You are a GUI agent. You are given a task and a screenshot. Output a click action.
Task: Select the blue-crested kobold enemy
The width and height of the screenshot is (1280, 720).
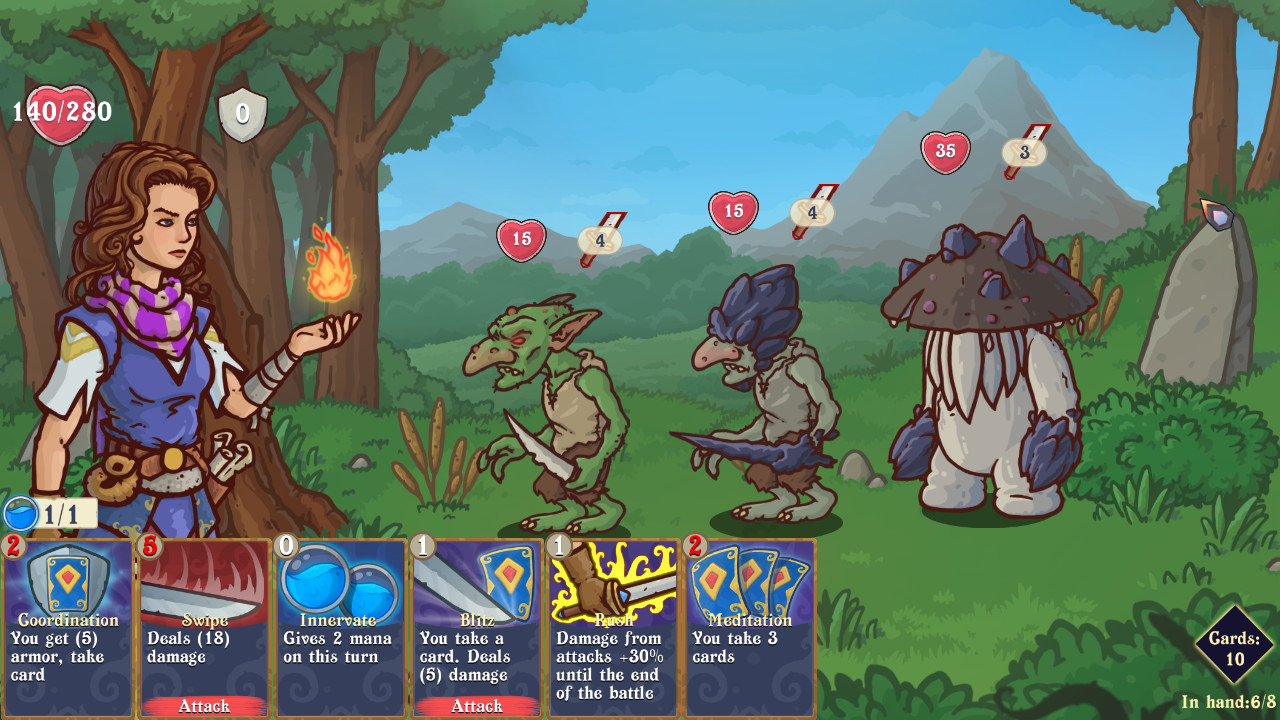(760, 400)
